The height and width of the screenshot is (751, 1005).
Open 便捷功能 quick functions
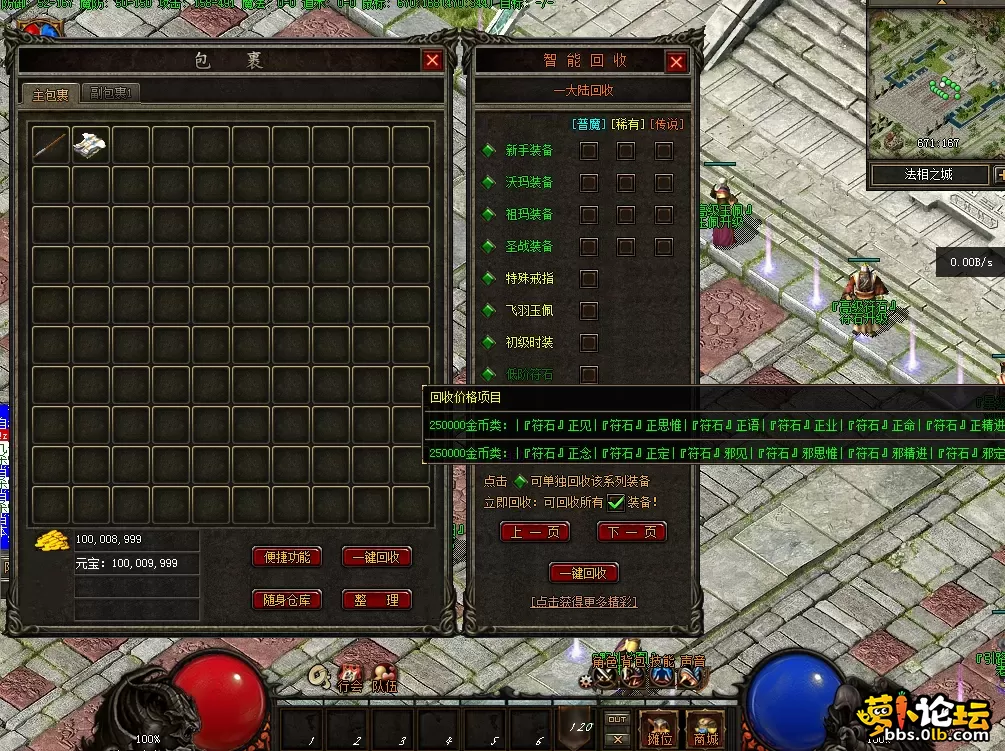[287, 557]
